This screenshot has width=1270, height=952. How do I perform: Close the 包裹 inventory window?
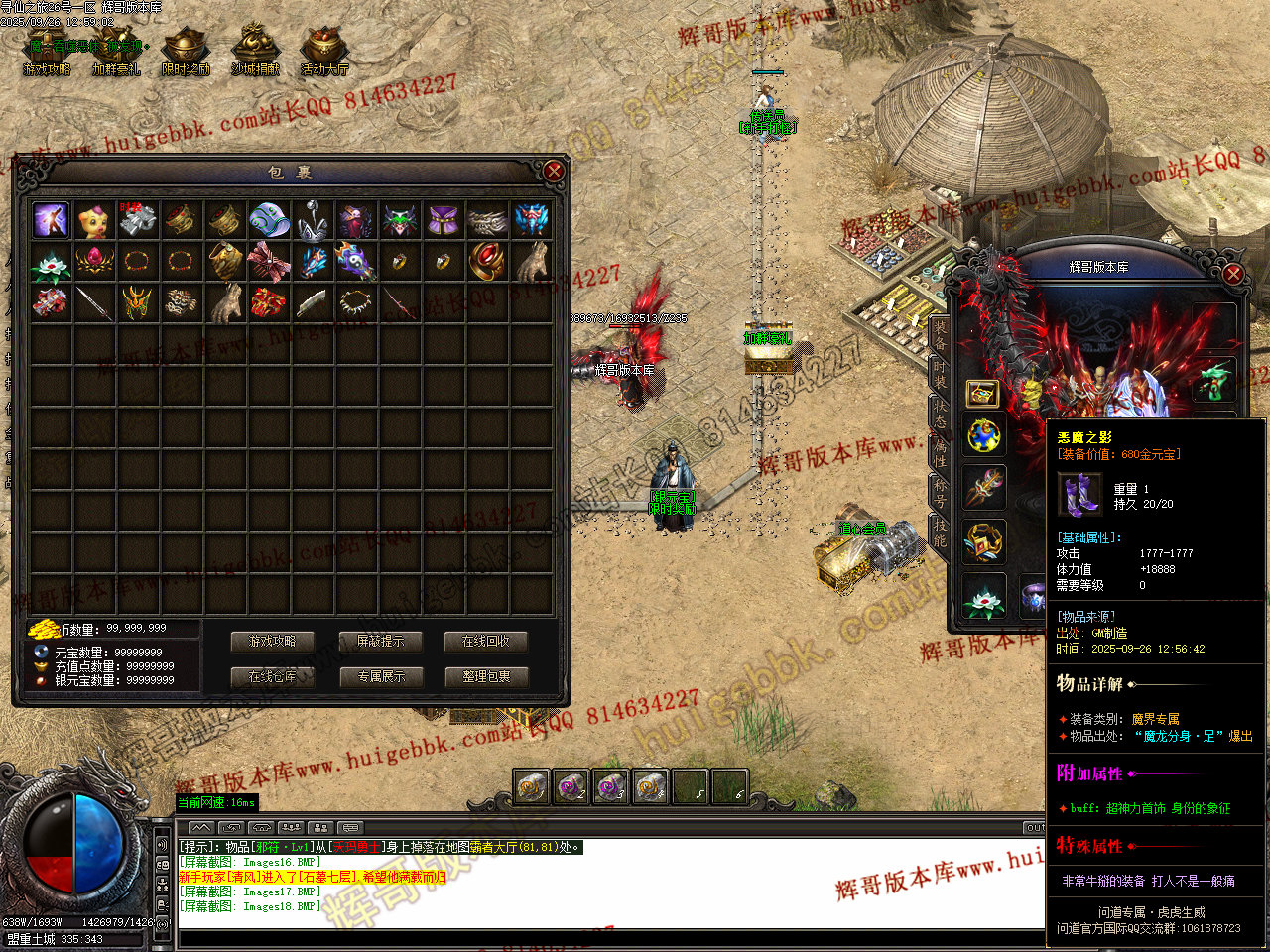[554, 171]
